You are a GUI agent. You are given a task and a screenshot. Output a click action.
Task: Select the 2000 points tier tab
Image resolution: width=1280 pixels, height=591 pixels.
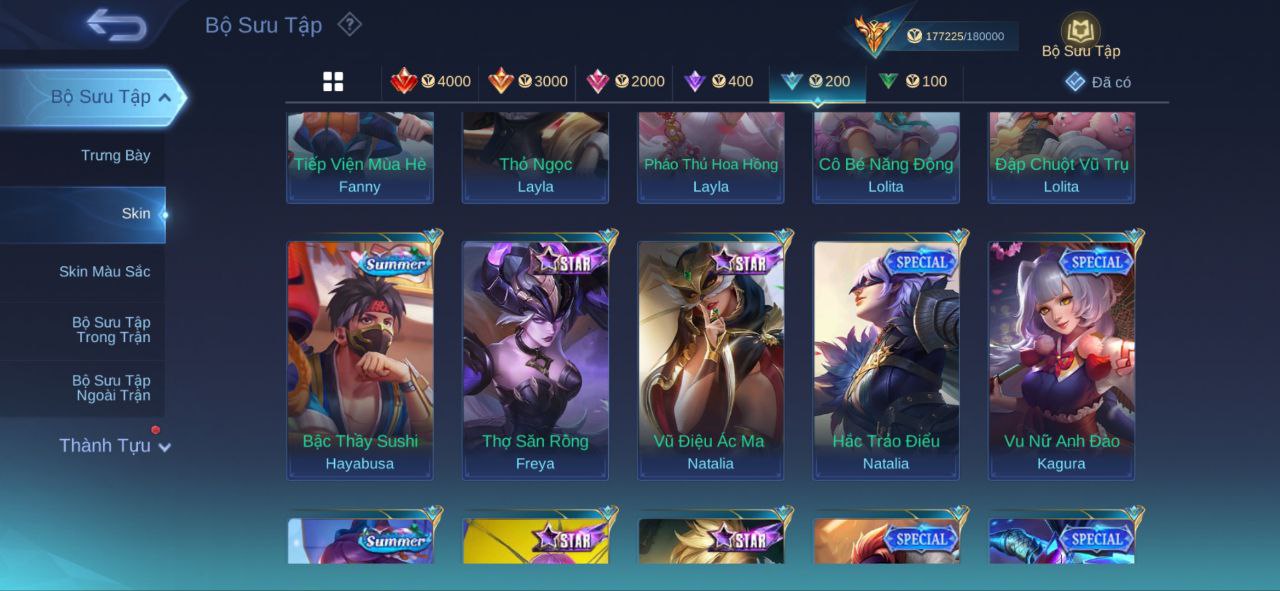pyautogui.click(x=625, y=82)
